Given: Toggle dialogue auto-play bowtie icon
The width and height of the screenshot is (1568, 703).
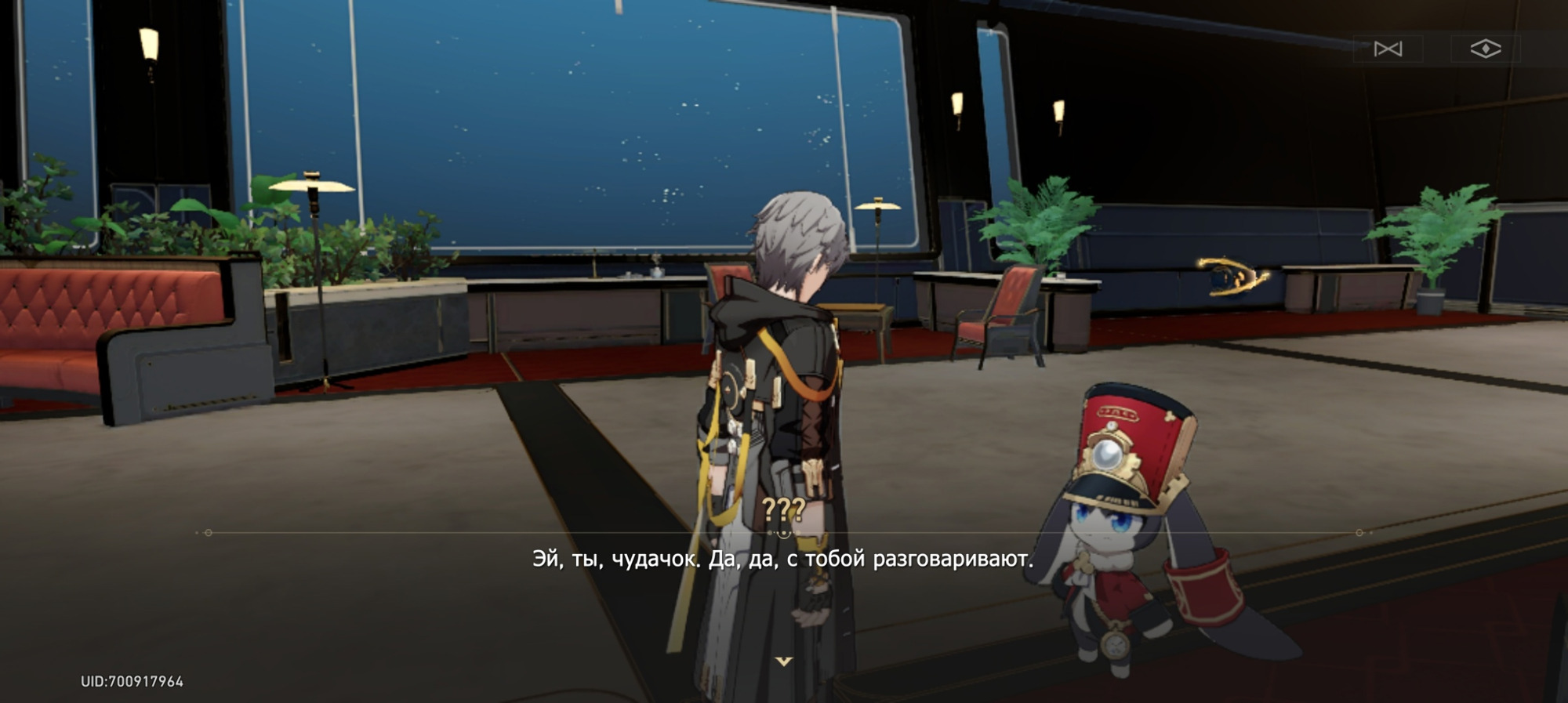Looking at the screenshot, I should tap(1388, 49).
